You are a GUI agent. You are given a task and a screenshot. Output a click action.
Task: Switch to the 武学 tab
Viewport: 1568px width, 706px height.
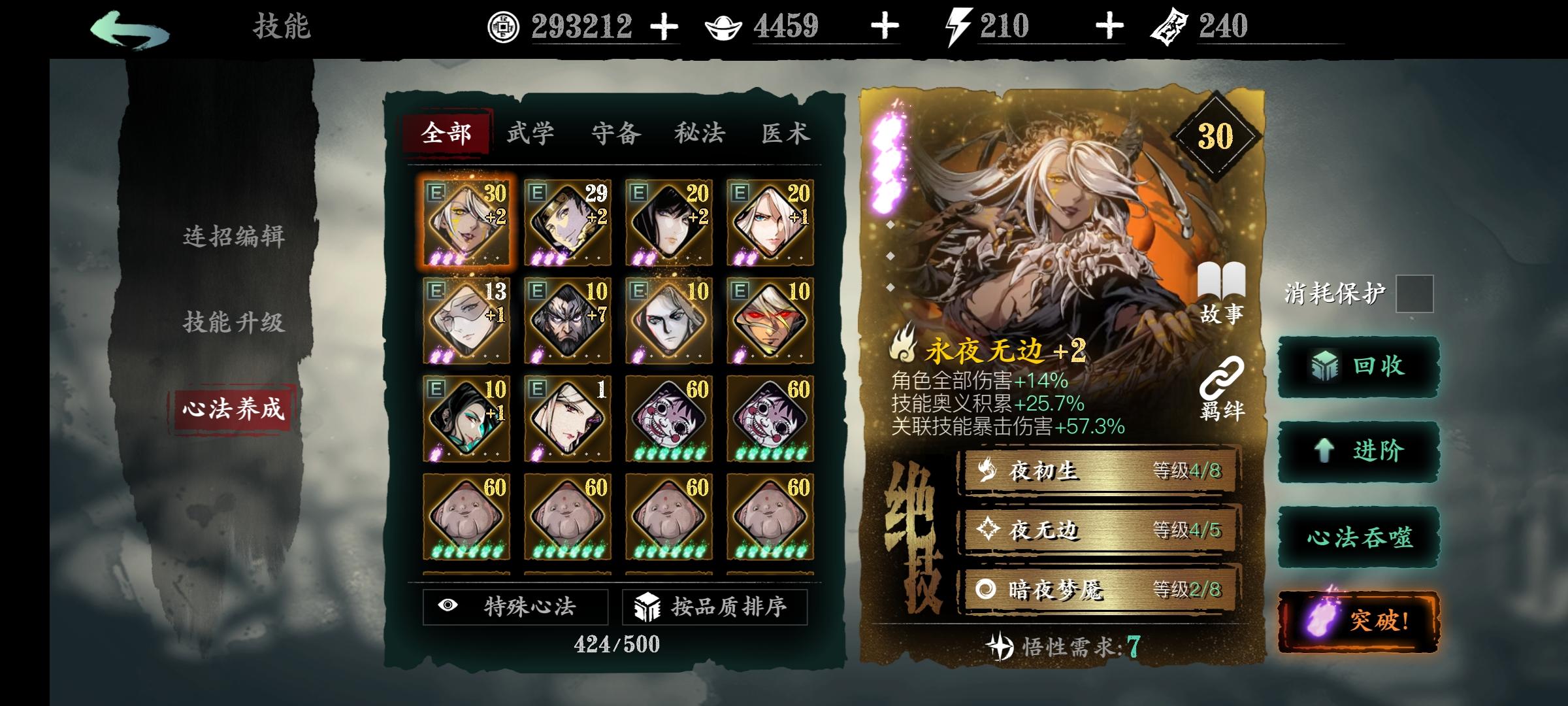coord(532,131)
